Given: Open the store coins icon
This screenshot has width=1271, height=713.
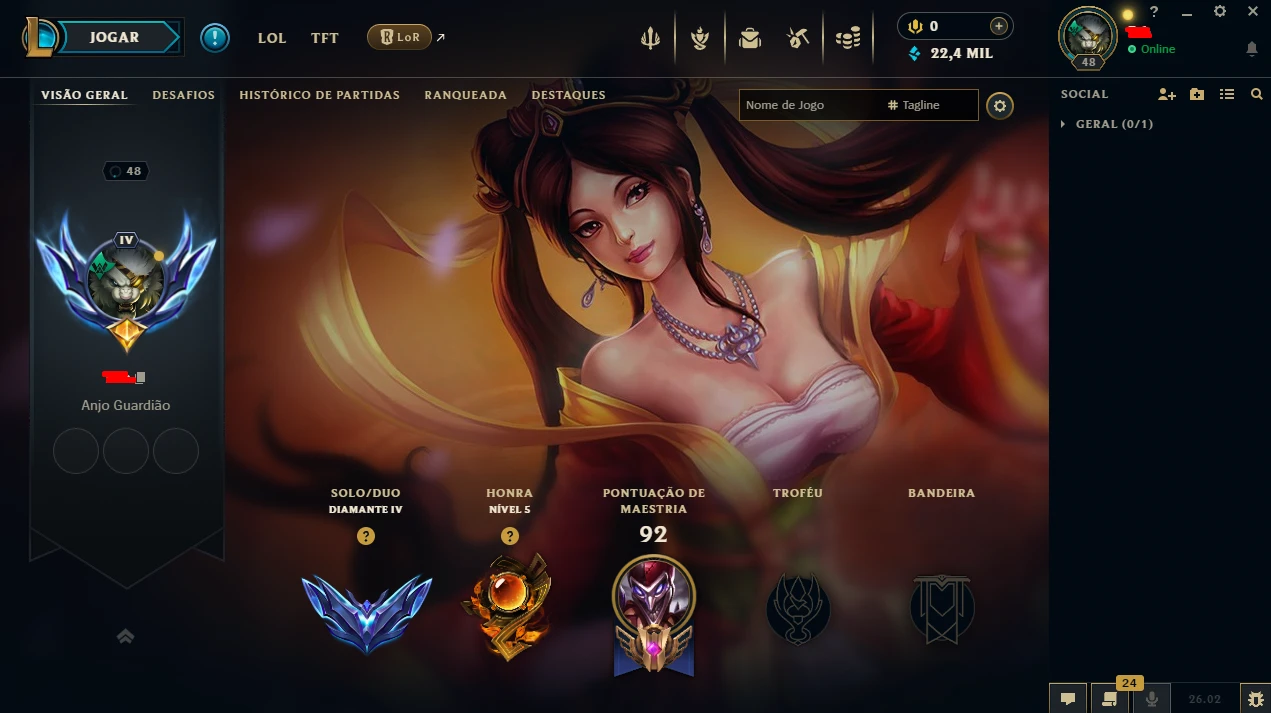Looking at the screenshot, I should [848, 38].
